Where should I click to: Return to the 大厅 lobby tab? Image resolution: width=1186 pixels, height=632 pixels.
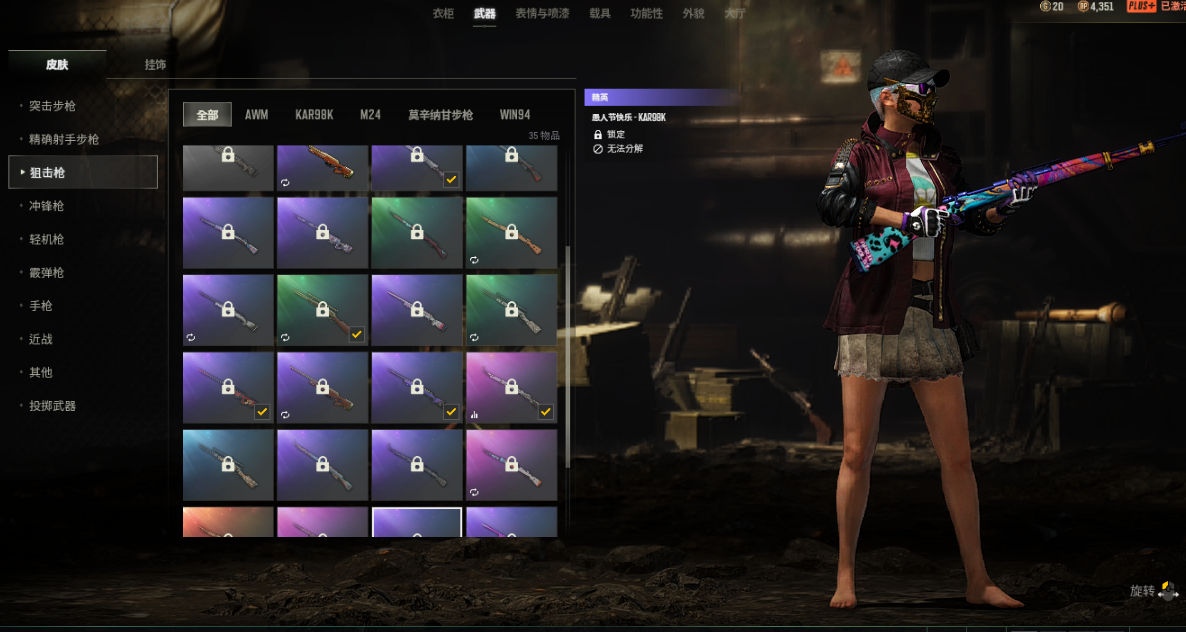[x=735, y=14]
